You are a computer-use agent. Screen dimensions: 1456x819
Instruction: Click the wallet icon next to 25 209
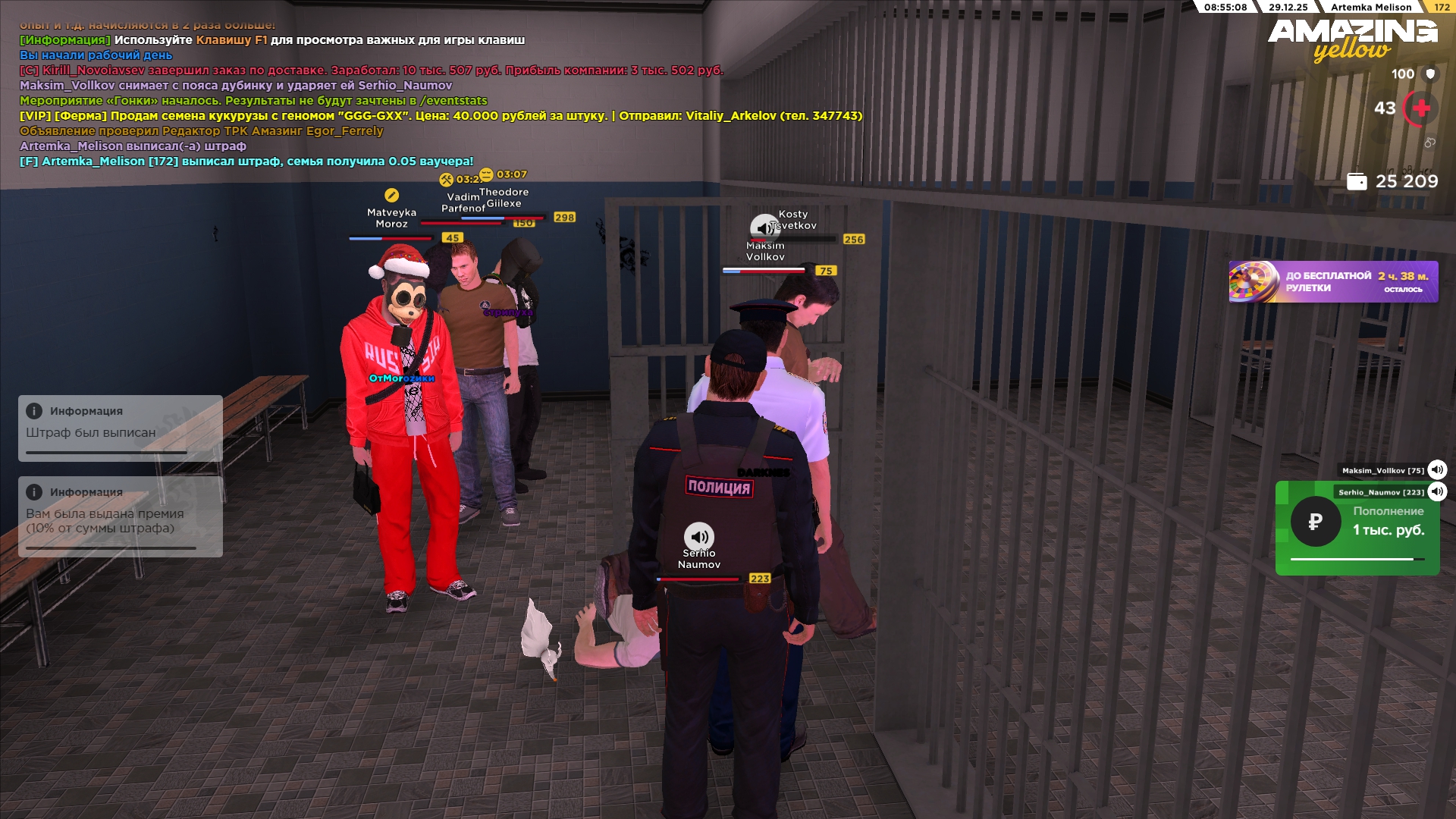pos(1357,181)
